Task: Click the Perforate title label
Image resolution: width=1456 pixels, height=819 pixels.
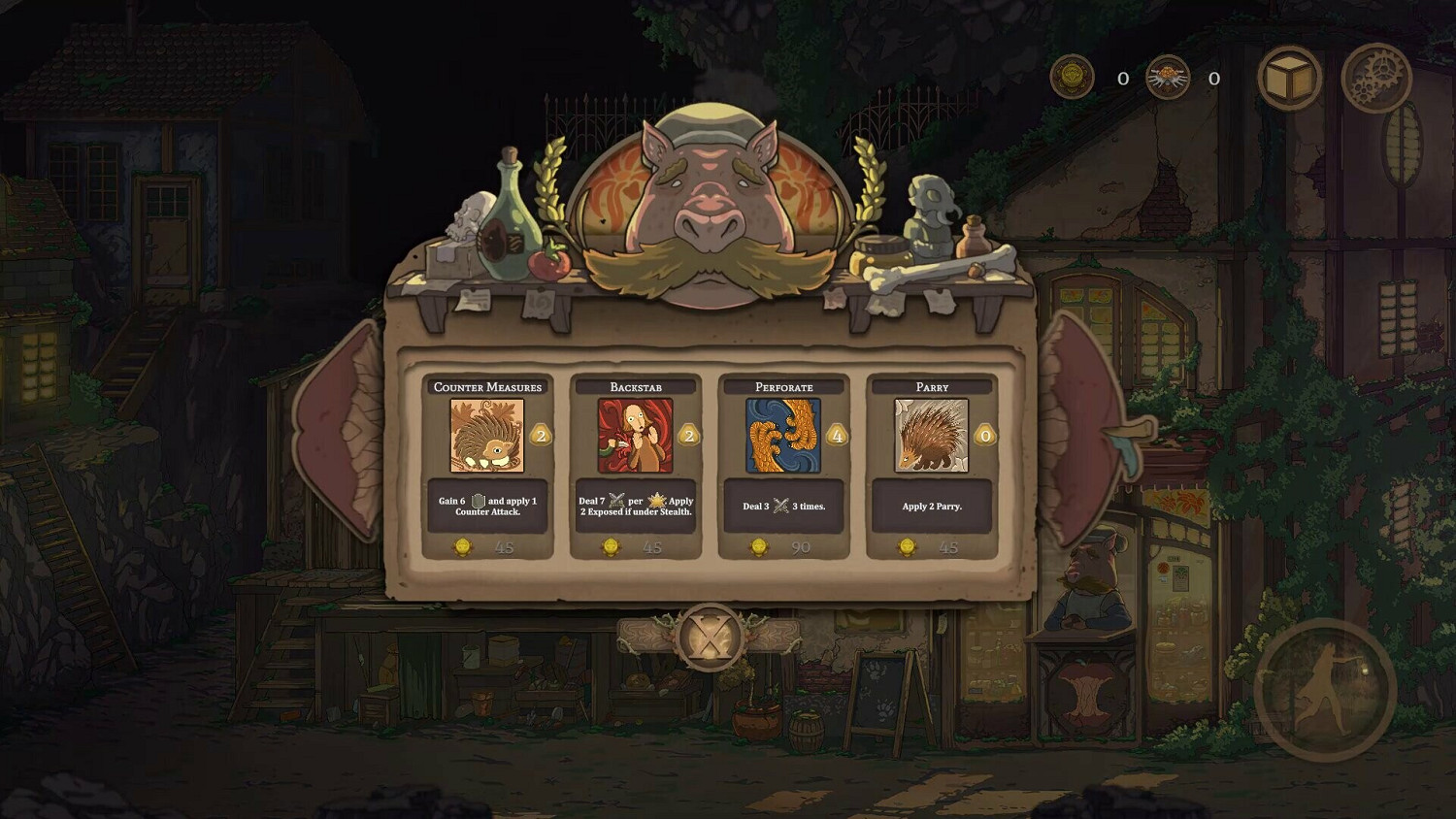Action: (x=782, y=385)
